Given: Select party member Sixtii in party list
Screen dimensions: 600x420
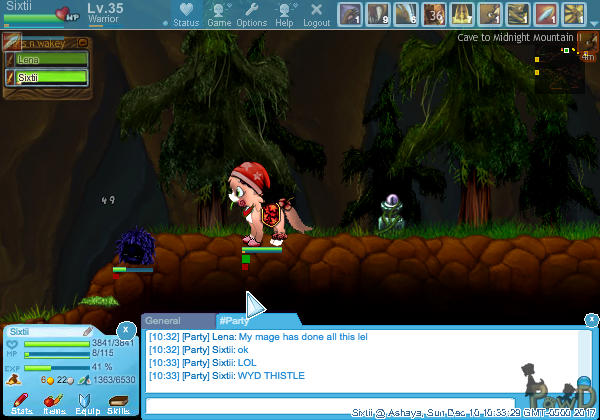Looking at the screenshot, I should pos(48,77).
